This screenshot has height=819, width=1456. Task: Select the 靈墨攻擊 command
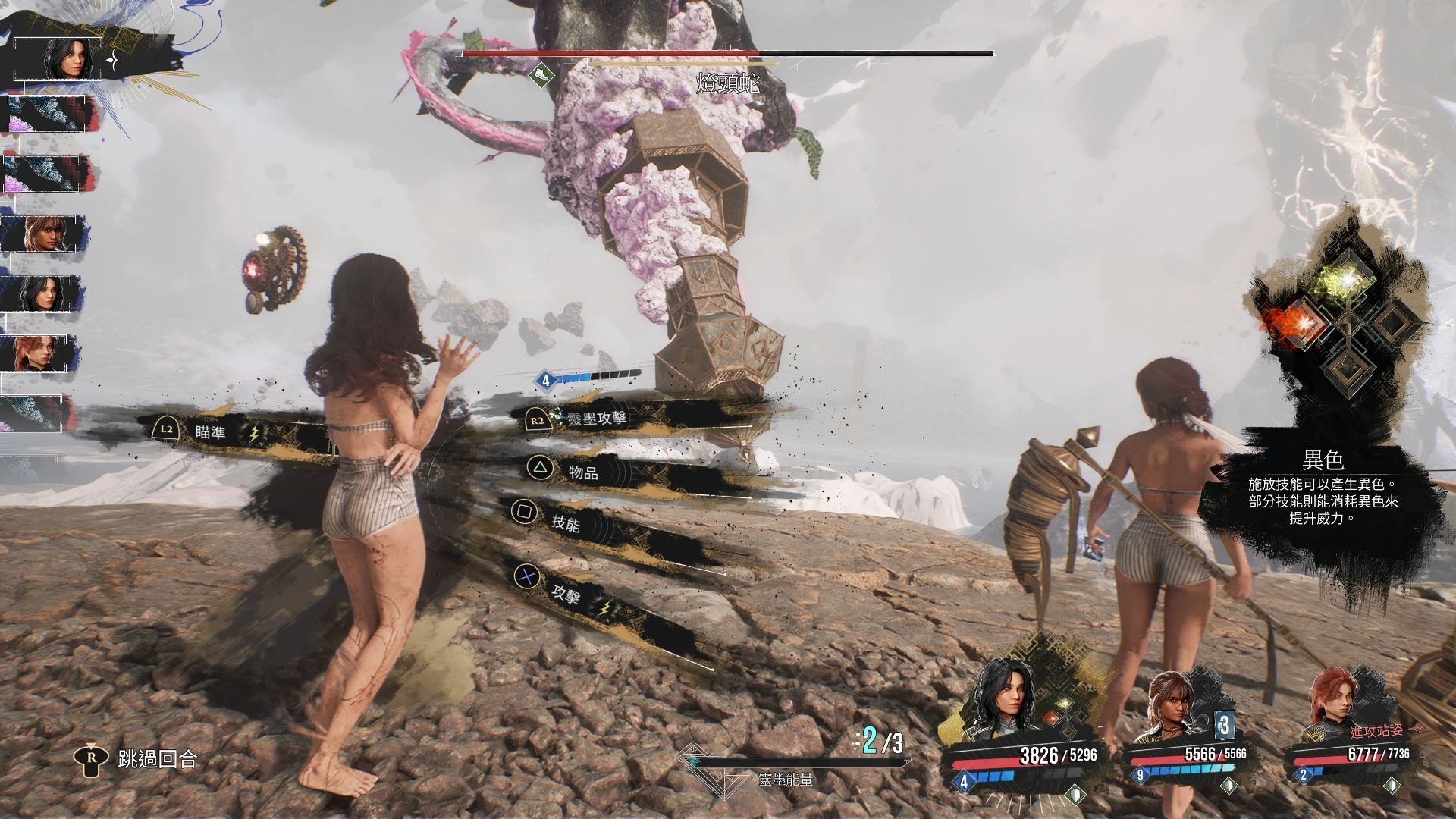[x=596, y=418]
